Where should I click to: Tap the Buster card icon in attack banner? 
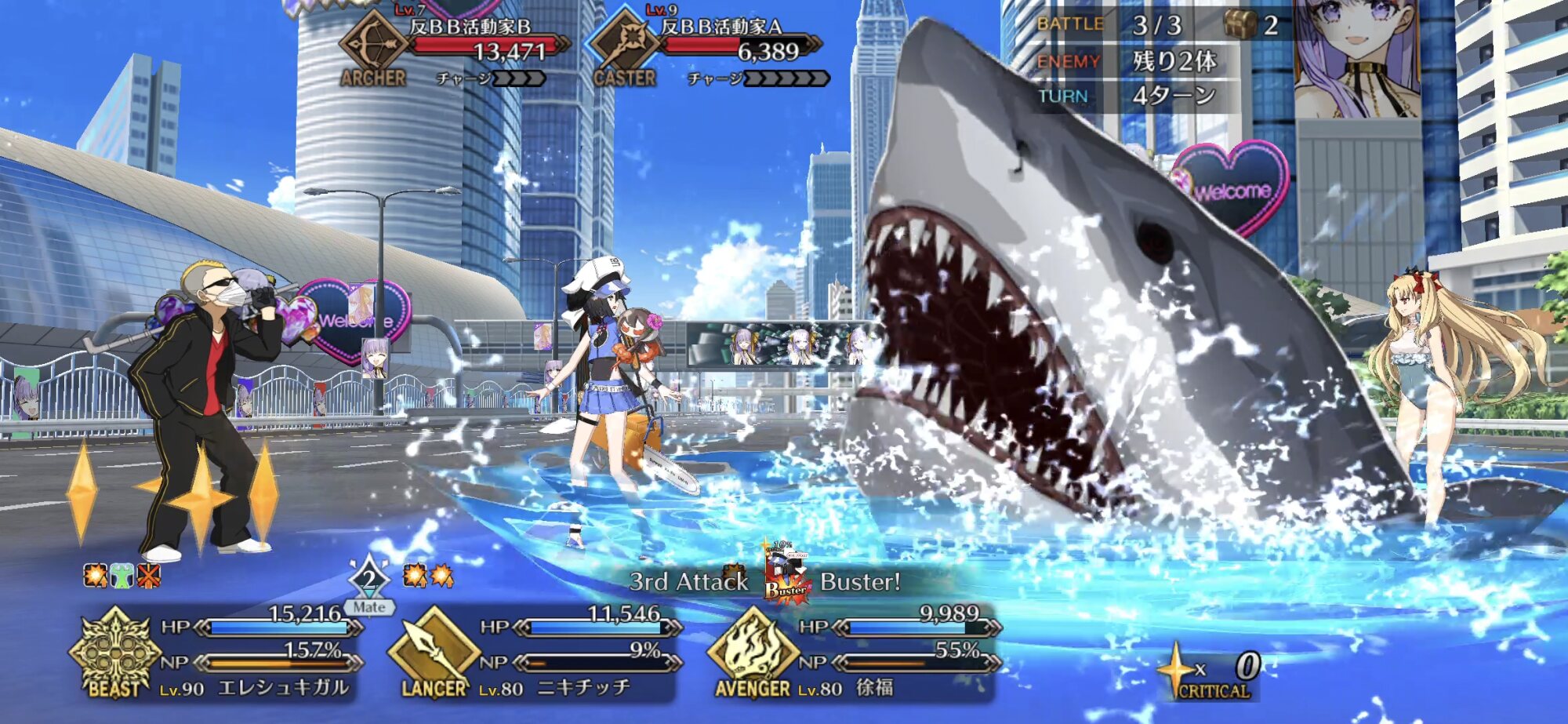click(784, 578)
